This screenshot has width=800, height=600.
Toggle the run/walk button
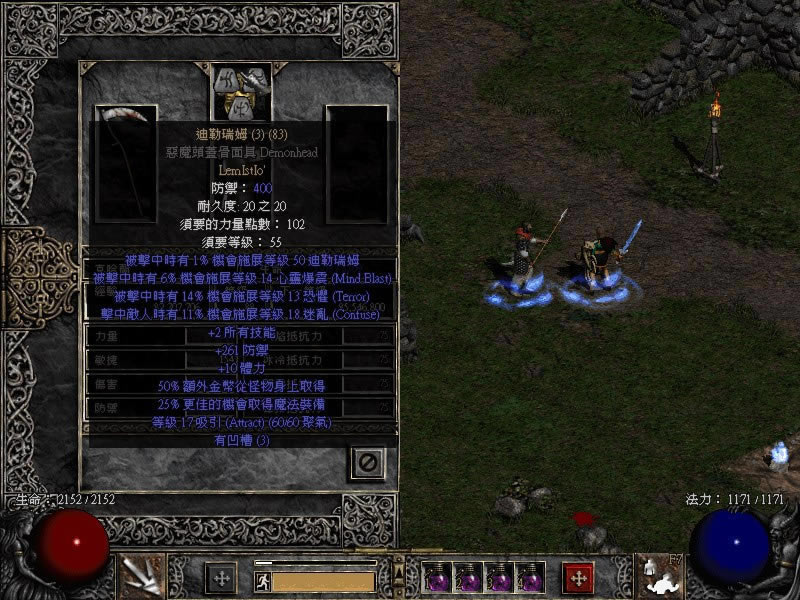tap(262, 579)
